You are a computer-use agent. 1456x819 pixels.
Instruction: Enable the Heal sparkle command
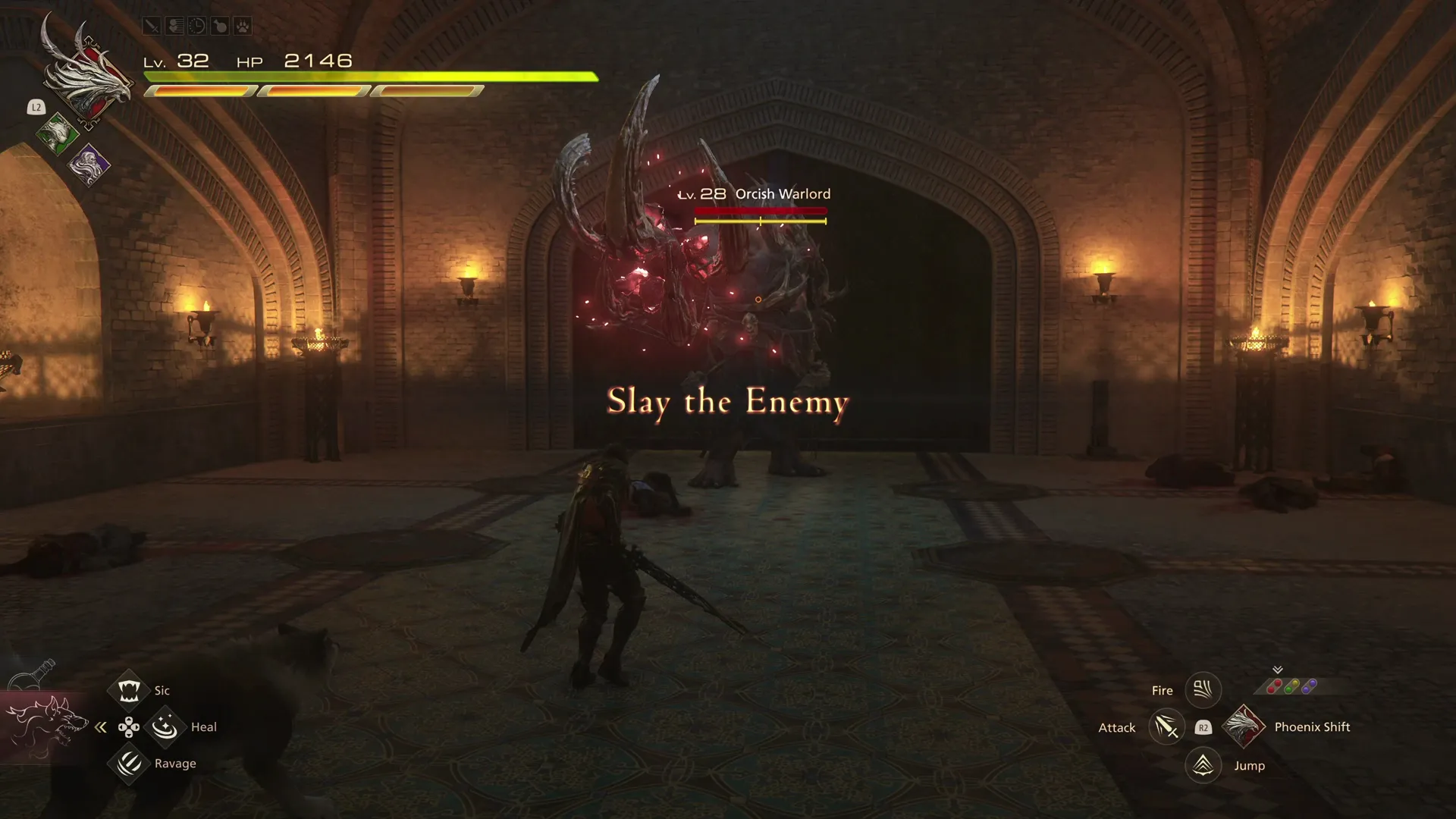[x=165, y=726]
